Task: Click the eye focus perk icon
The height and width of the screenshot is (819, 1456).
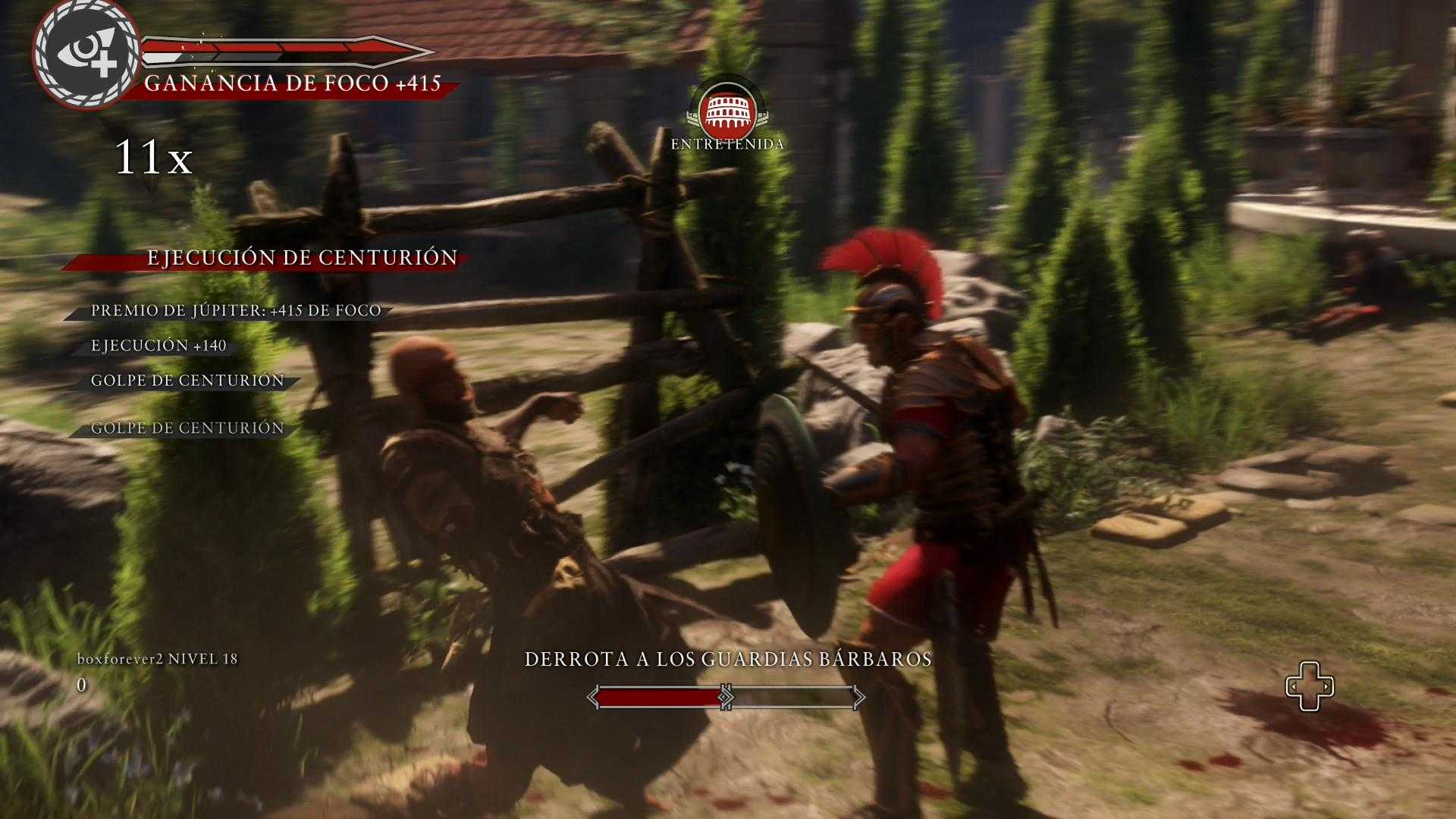Action: [x=86, y=53]
